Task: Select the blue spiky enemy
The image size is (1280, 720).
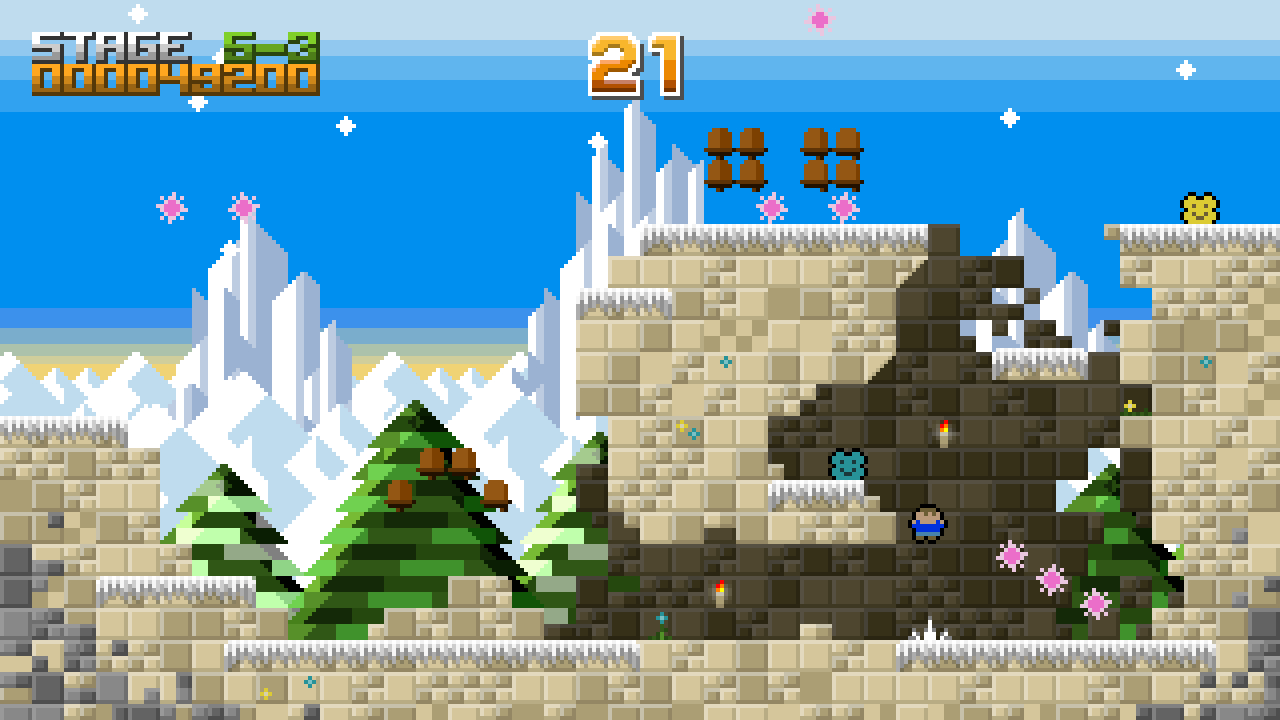Action: click(x=849, y=464)
